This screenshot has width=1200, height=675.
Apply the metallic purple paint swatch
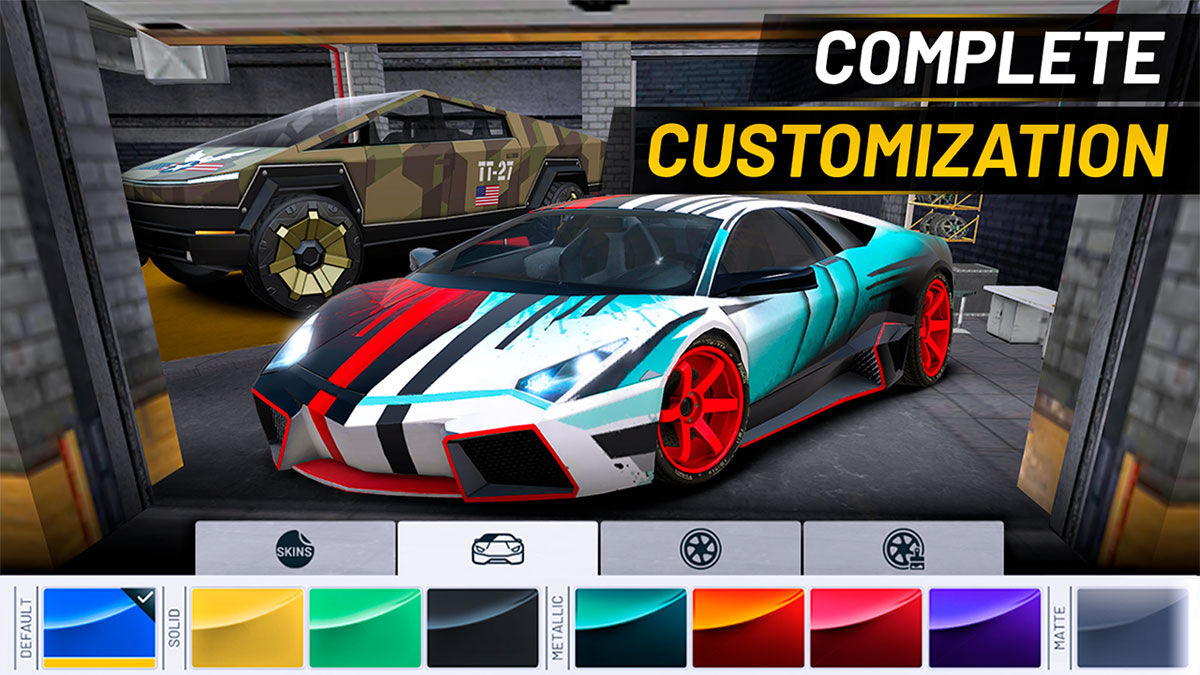pos(985,627)
